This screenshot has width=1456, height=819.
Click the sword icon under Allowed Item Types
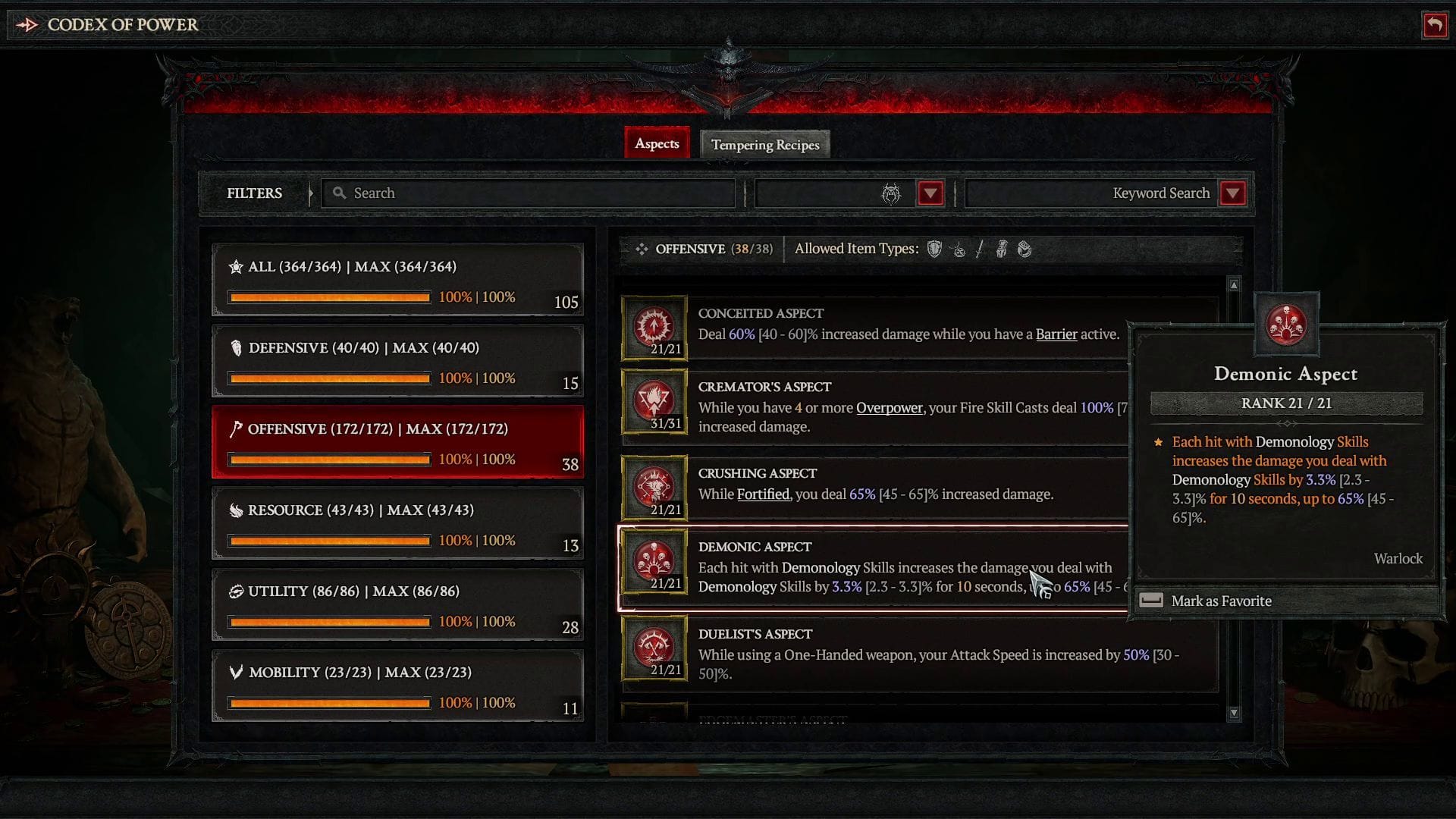click(x=979, y=249)
